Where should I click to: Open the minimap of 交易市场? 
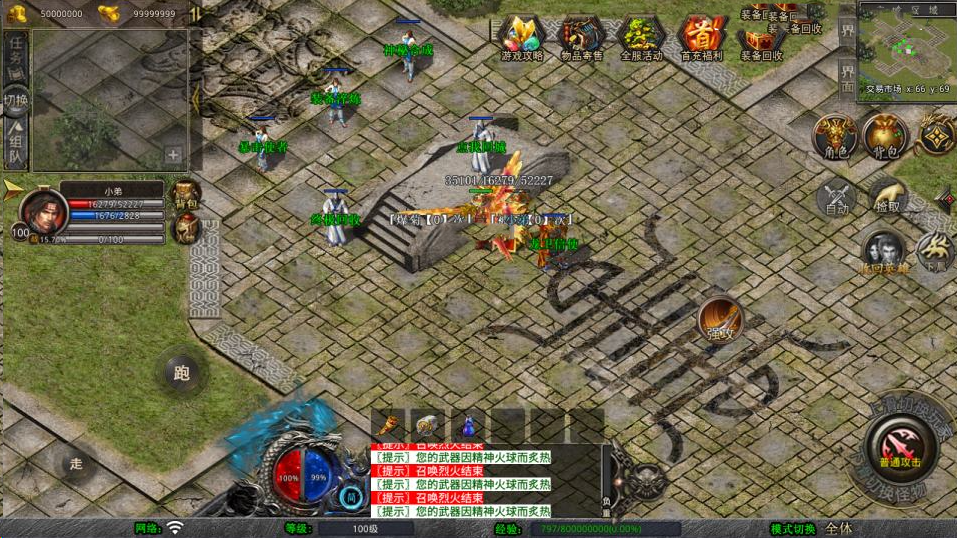pos(906,45)
